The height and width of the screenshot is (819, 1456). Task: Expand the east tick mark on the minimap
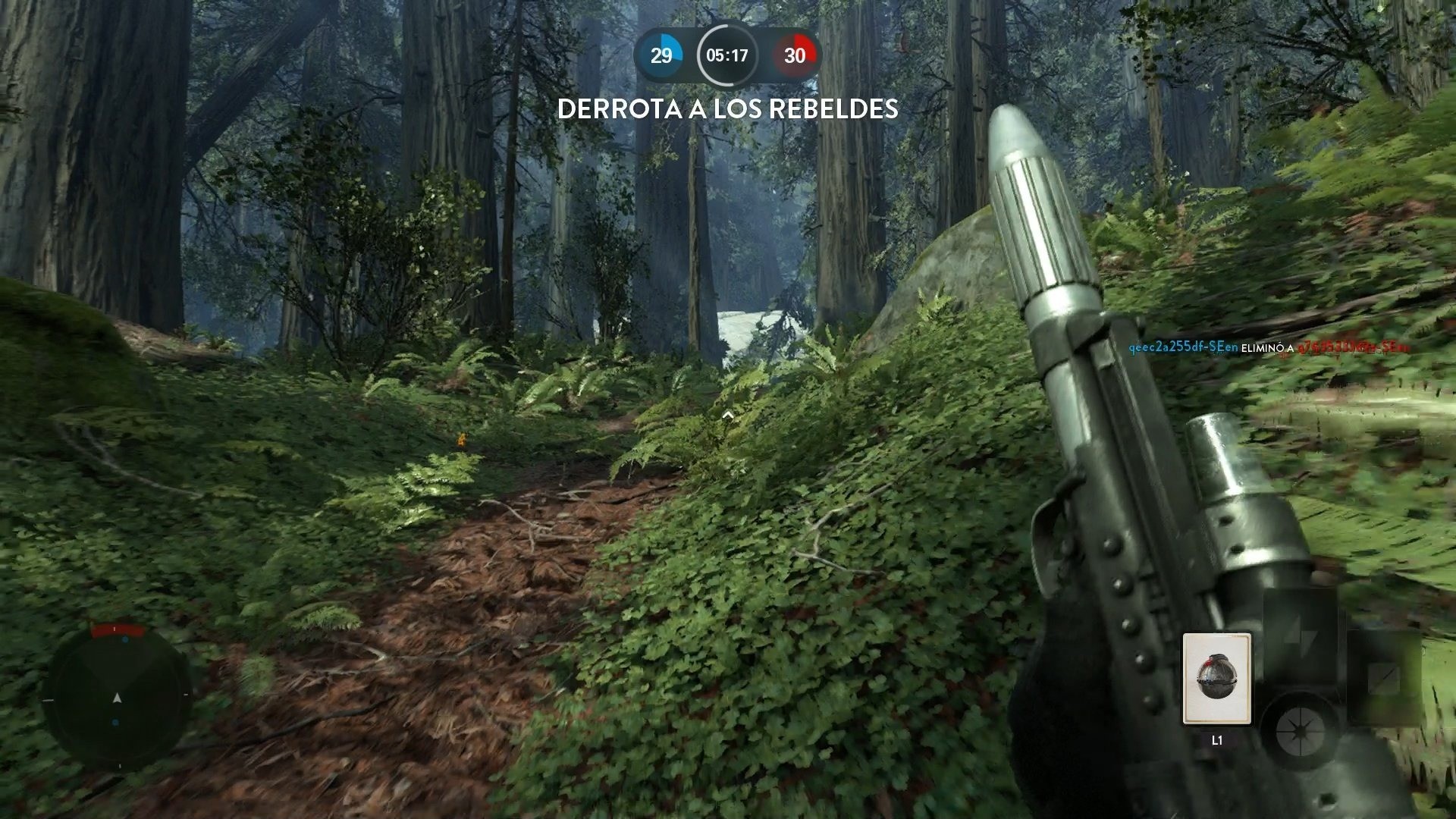(186, 695)
